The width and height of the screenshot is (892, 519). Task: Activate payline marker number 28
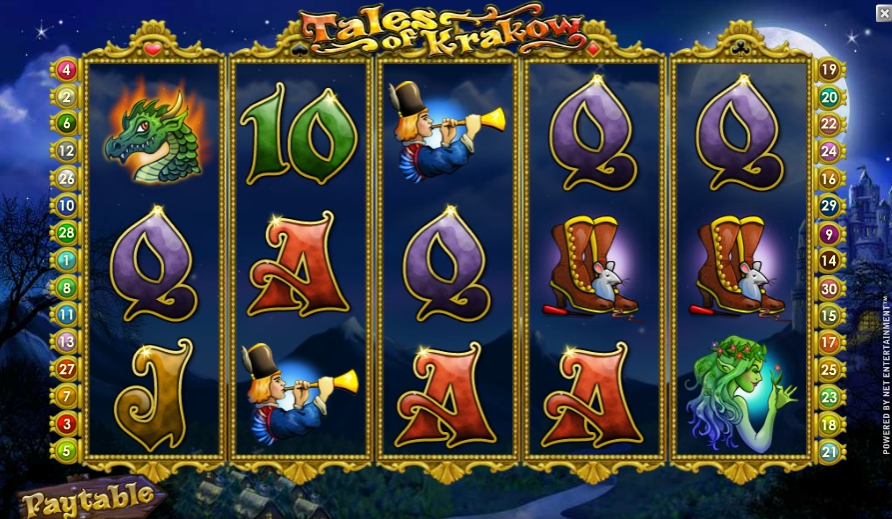pyautogui.click(x=67, y=233)
